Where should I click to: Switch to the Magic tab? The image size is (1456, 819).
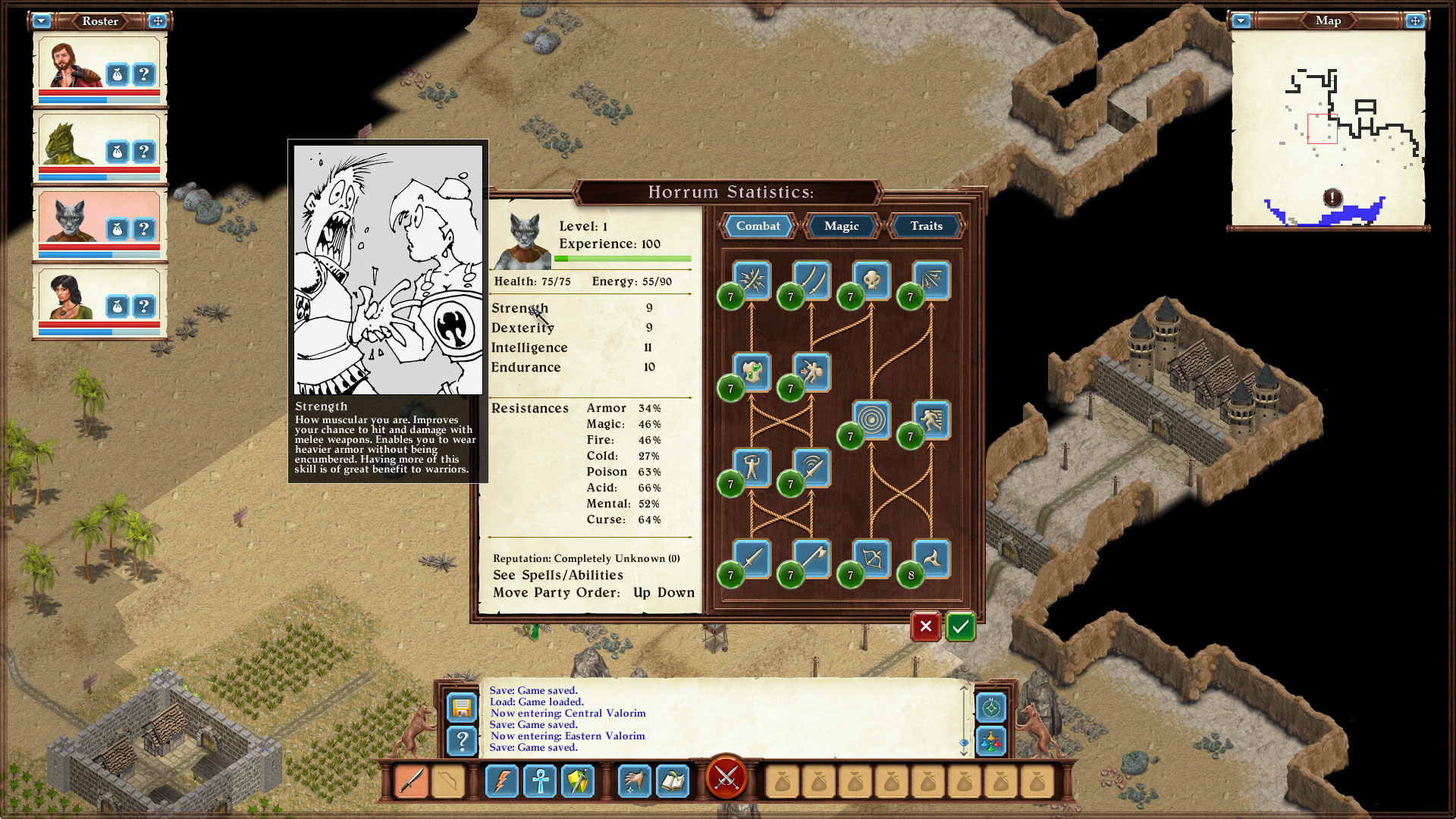840,226
